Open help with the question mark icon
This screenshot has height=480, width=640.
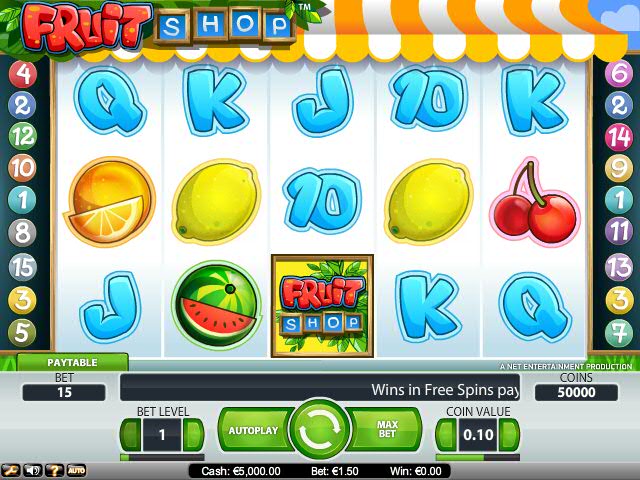click(x=54, y=470)
